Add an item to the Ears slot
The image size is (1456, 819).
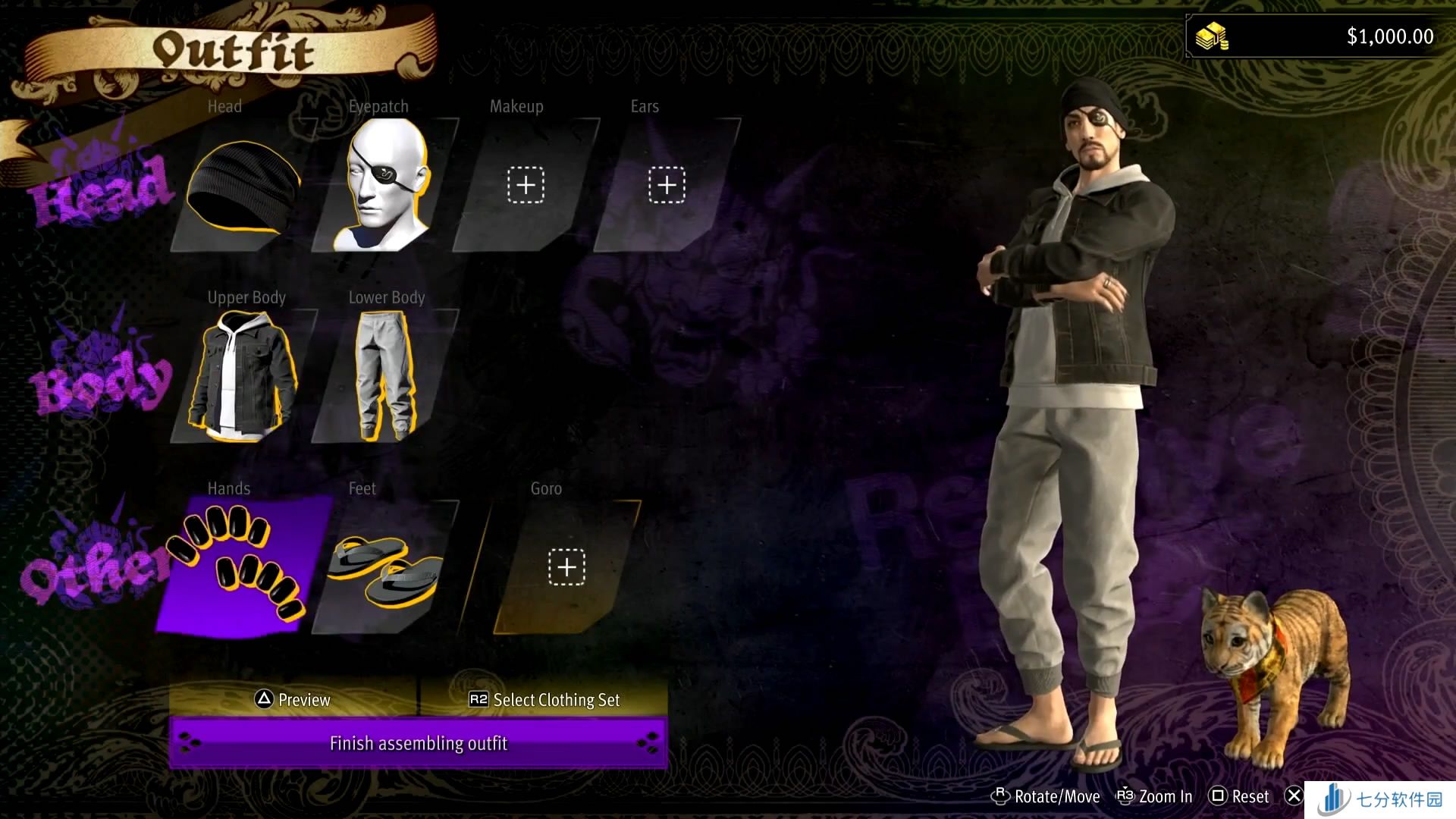click(667, 185)
